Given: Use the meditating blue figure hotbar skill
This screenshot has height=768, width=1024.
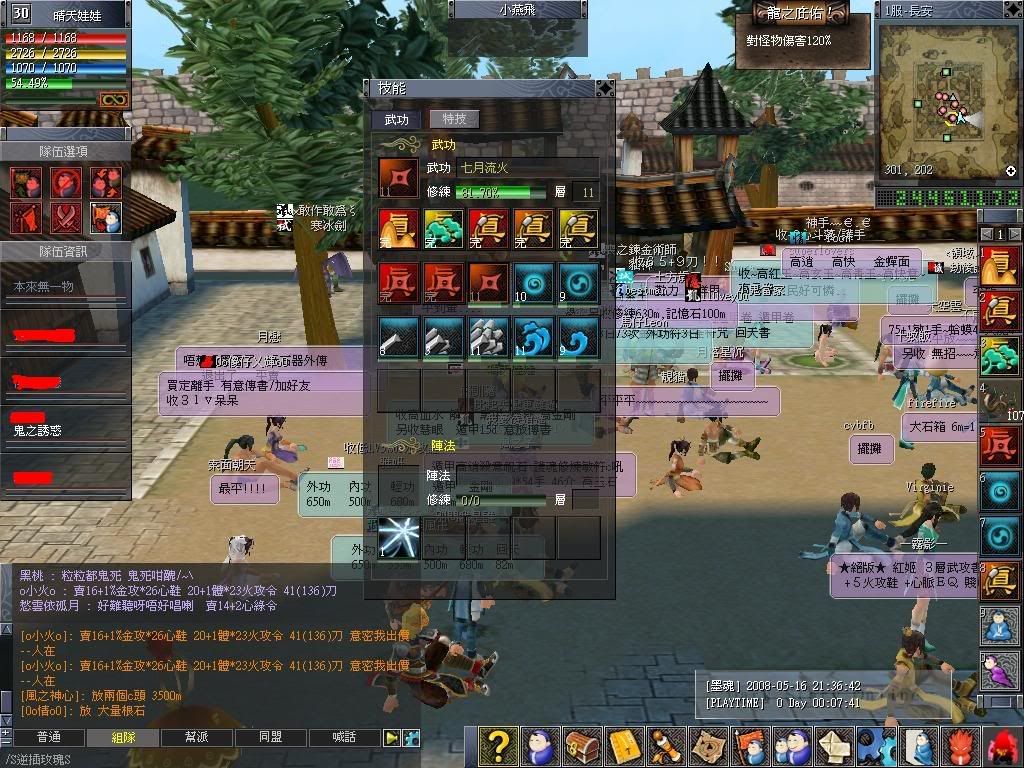Looking at the screenshot, I should [999, 625].
